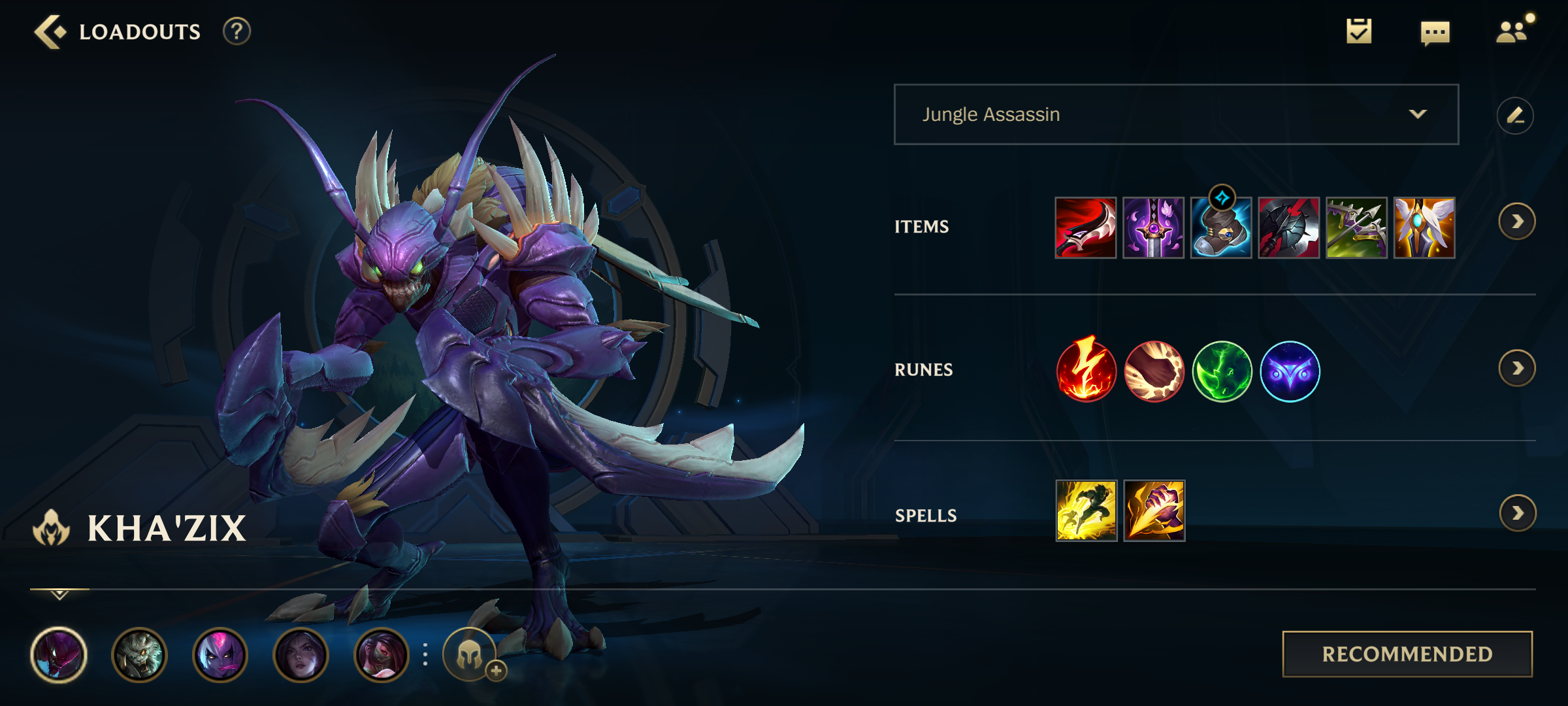
Task: Open the friends list icon
Action: [1512, 31]
